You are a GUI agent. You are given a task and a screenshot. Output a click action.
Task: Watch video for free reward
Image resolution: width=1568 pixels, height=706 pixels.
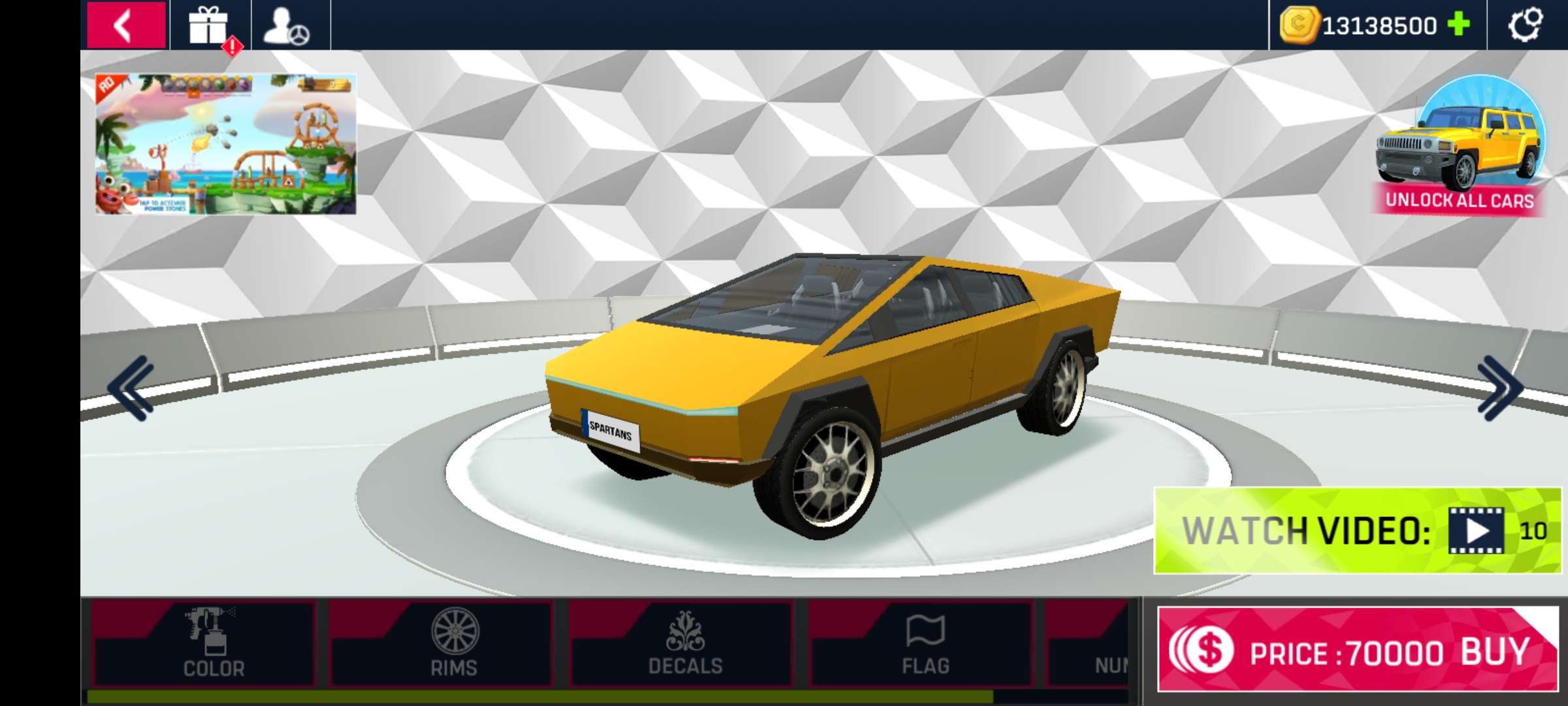click(1357, 530)
